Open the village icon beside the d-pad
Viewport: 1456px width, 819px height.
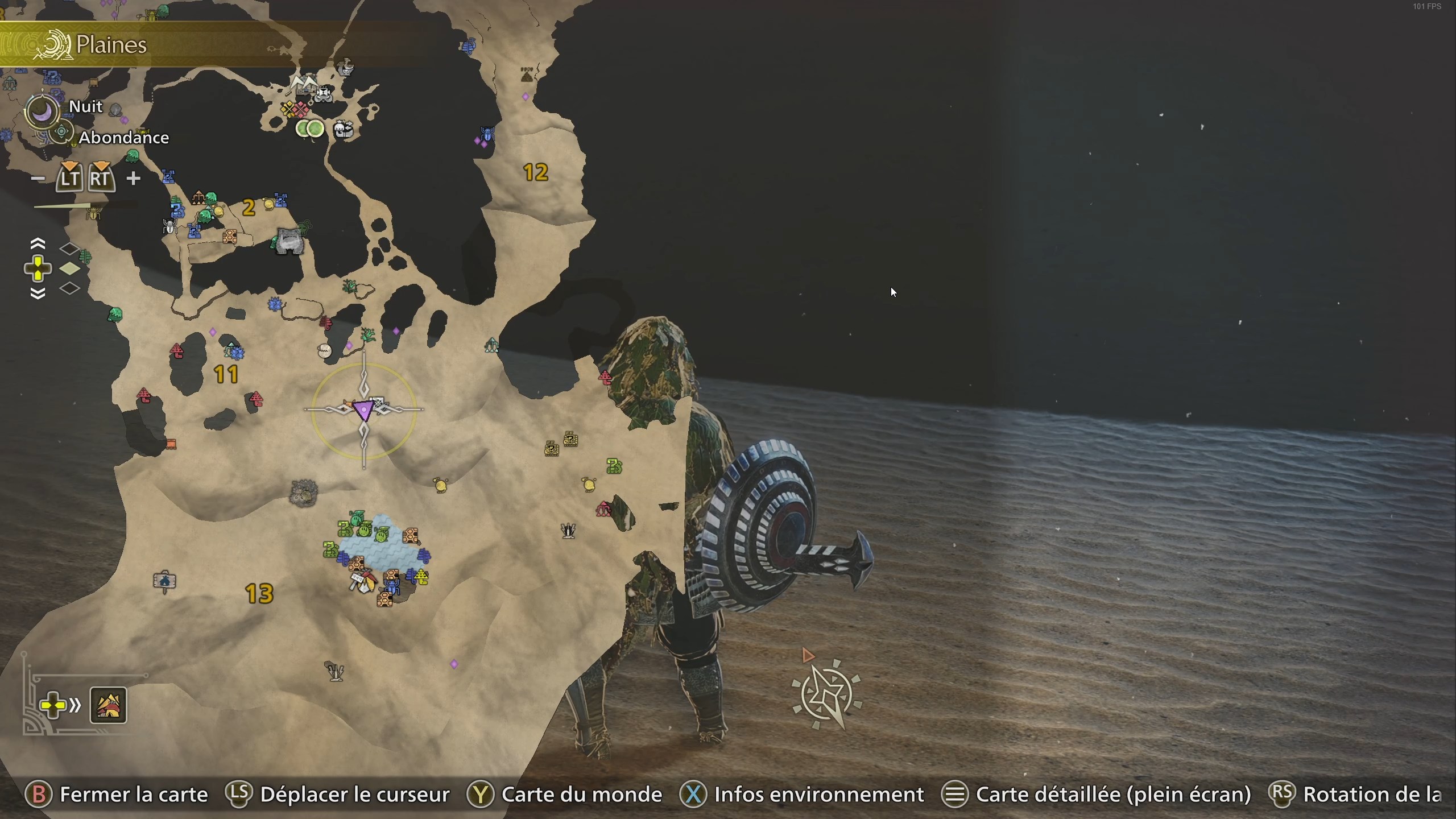click(x=109, y=705)
